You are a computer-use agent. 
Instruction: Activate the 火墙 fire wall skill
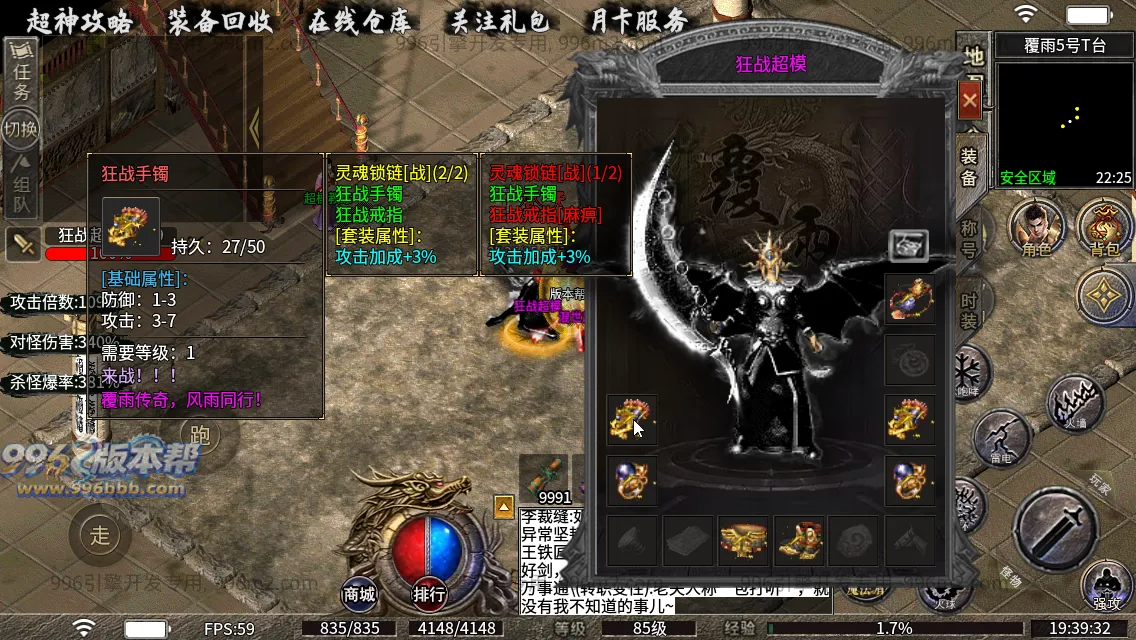(x=1075, y=404)
